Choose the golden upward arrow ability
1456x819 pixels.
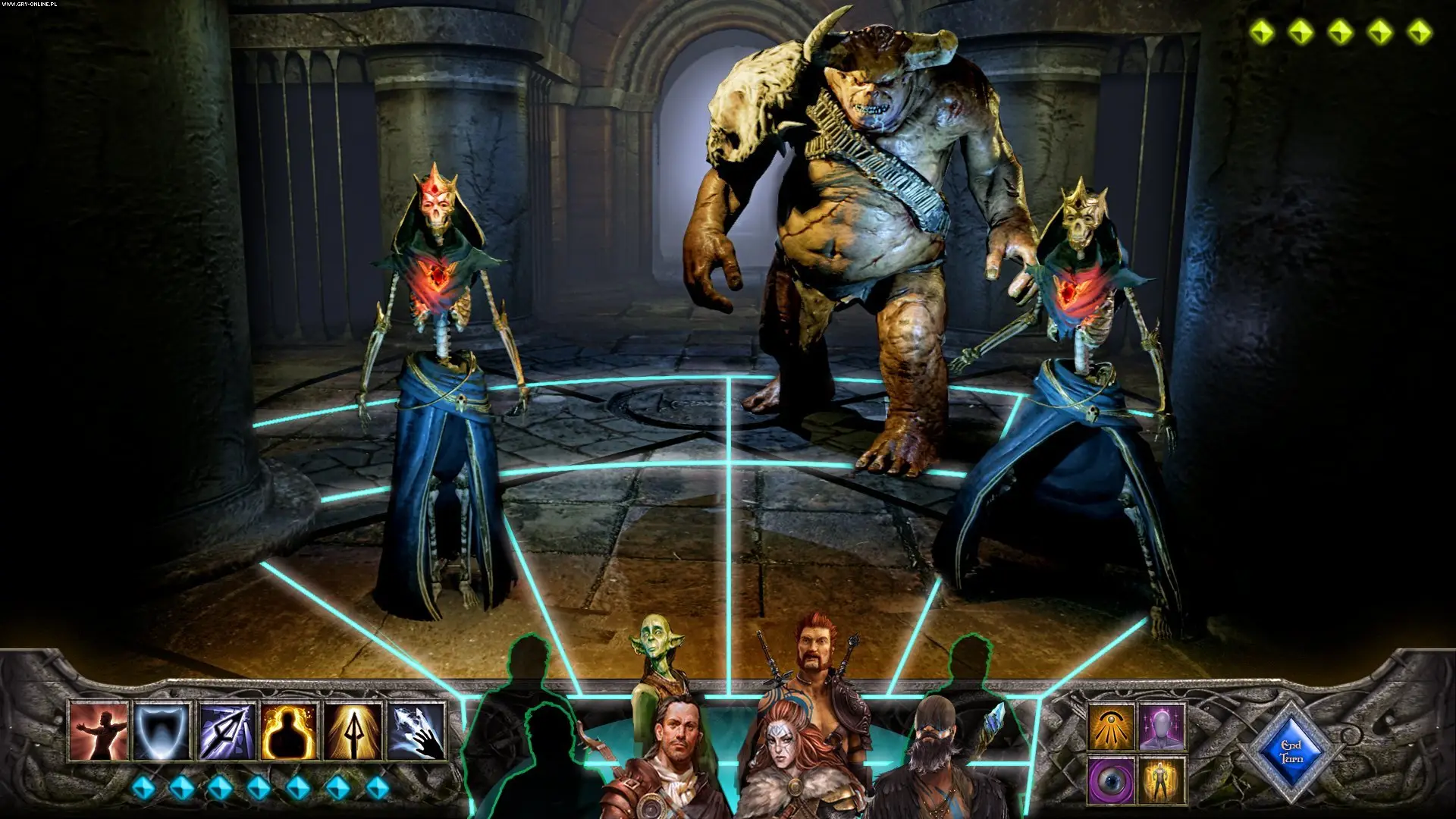[x=353, y=732]
